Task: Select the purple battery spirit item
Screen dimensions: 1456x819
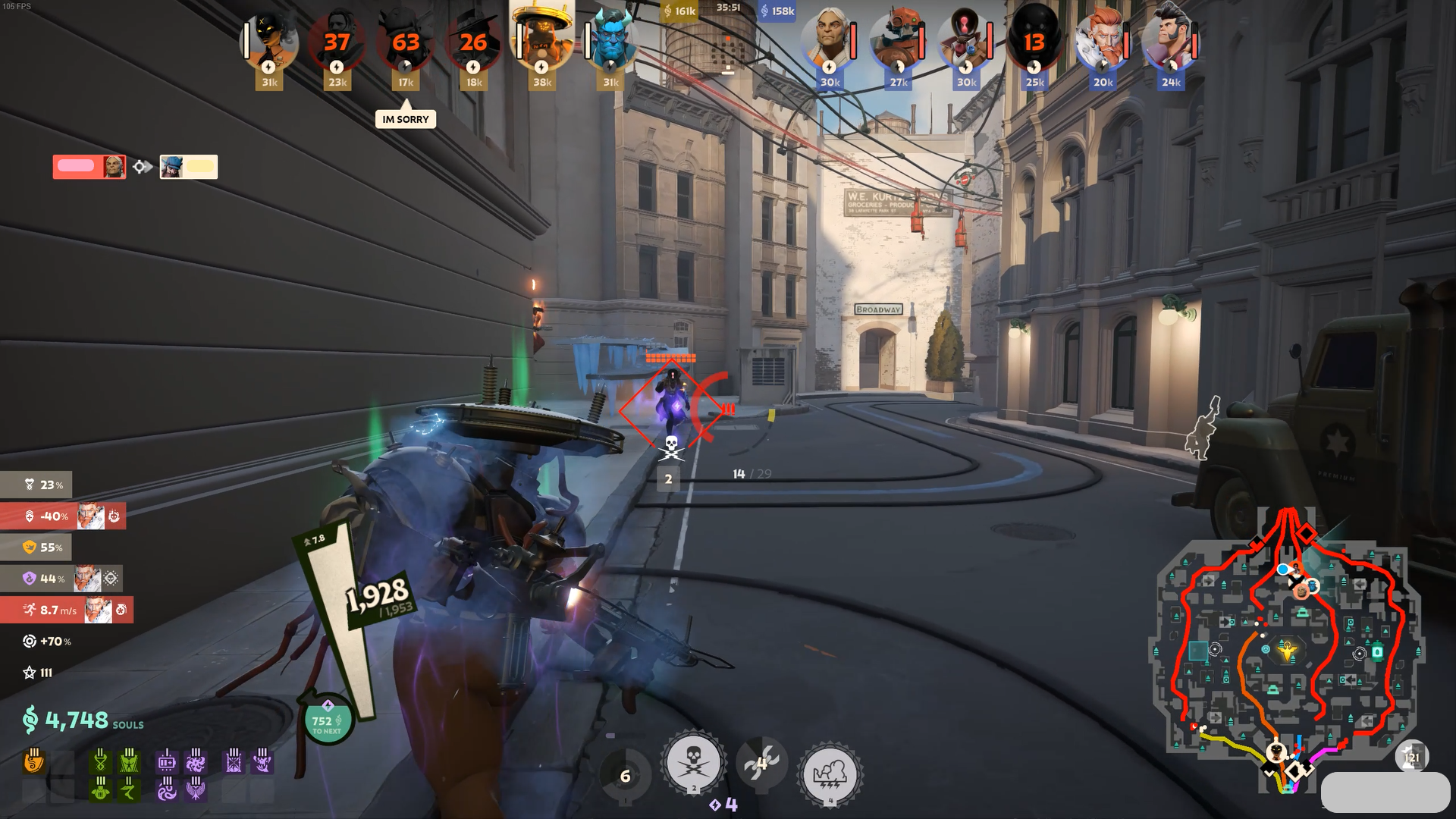Action: pos(167,761)
